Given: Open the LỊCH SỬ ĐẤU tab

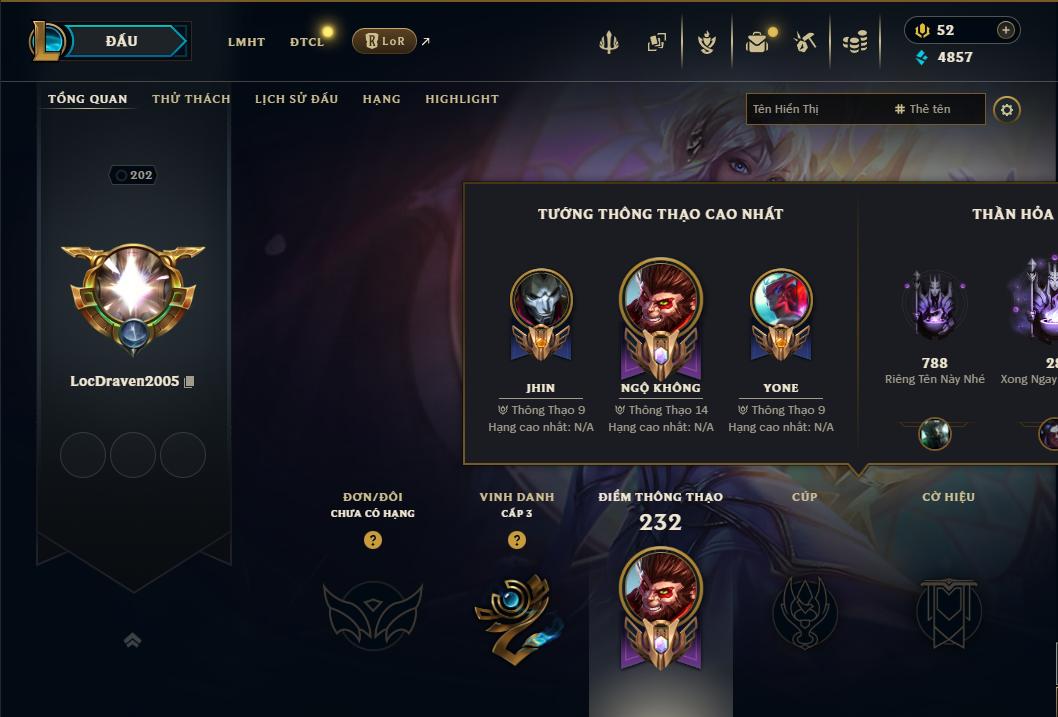Looking at the screenshot, I should 296,99.
